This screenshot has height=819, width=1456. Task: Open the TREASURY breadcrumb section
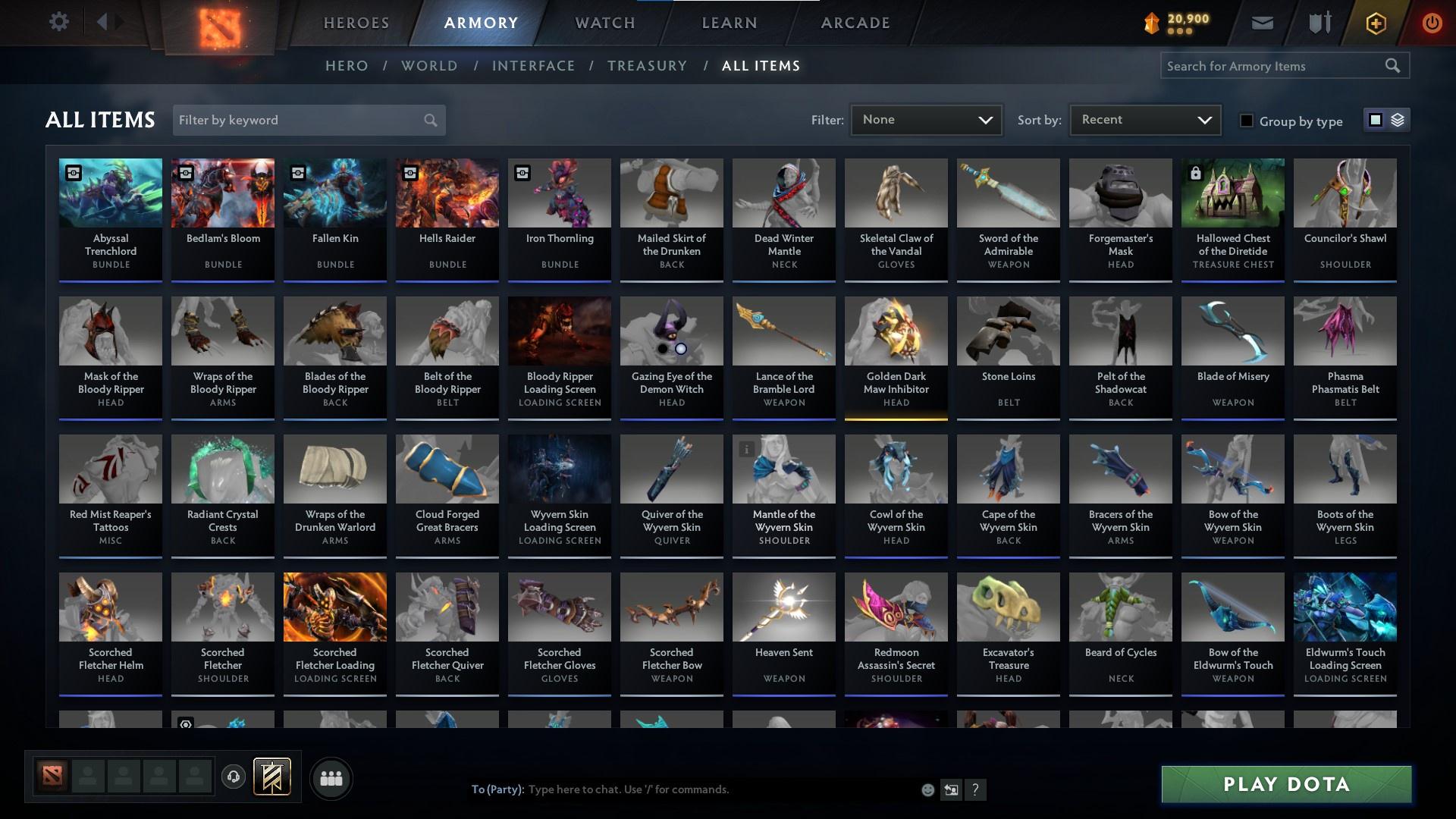pos(647,66)
